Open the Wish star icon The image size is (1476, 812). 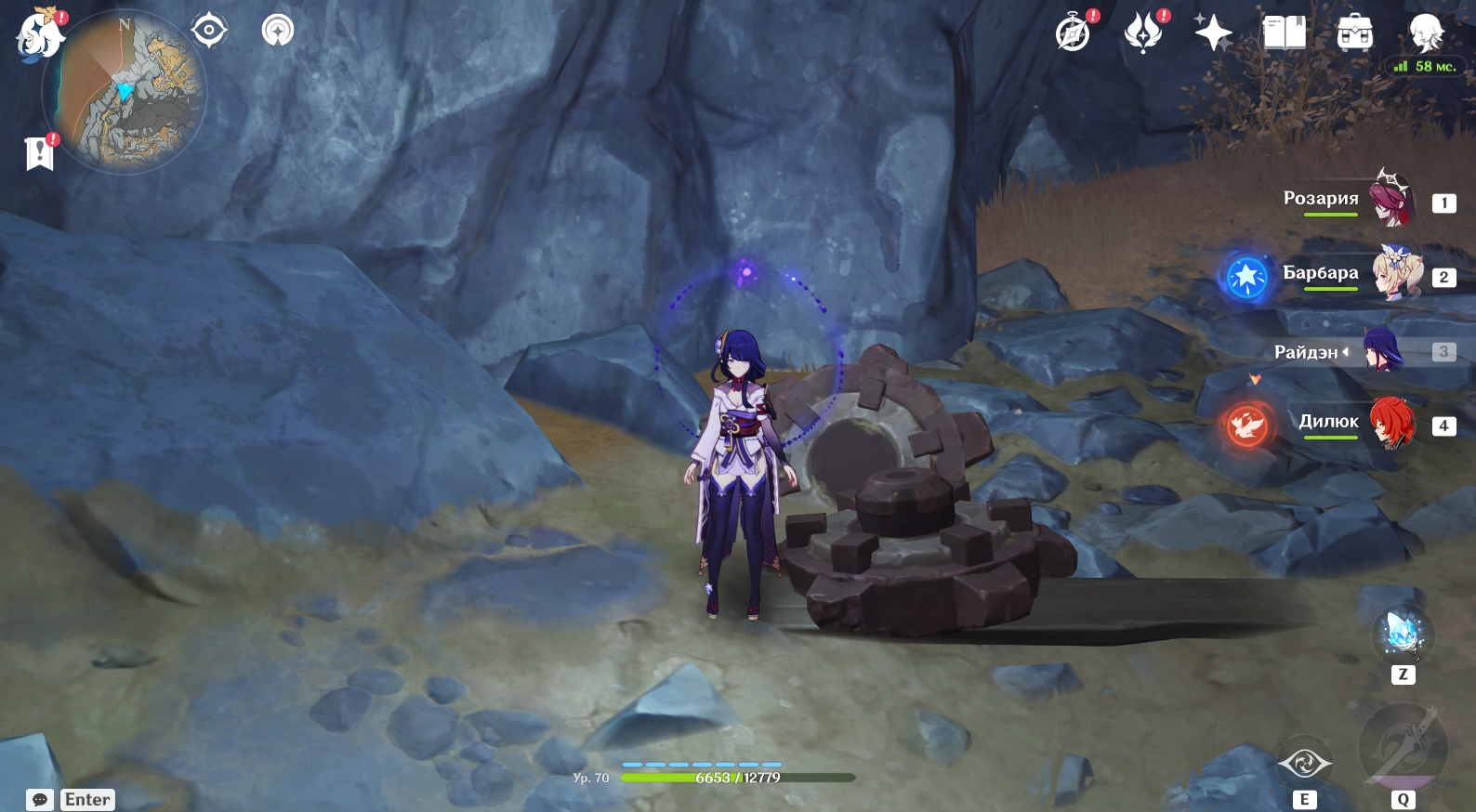click(x=1213, y=33)
